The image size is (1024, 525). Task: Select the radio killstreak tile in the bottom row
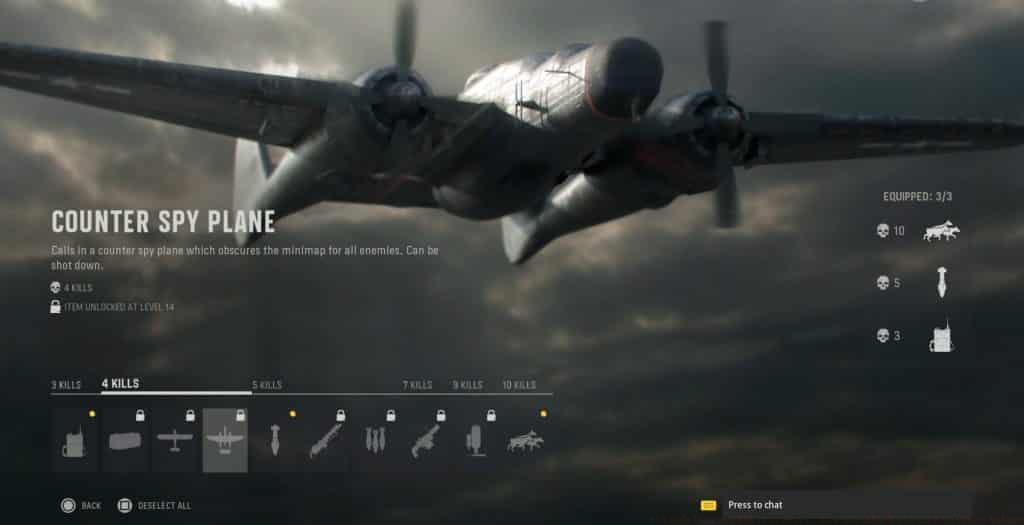[74, 441]
